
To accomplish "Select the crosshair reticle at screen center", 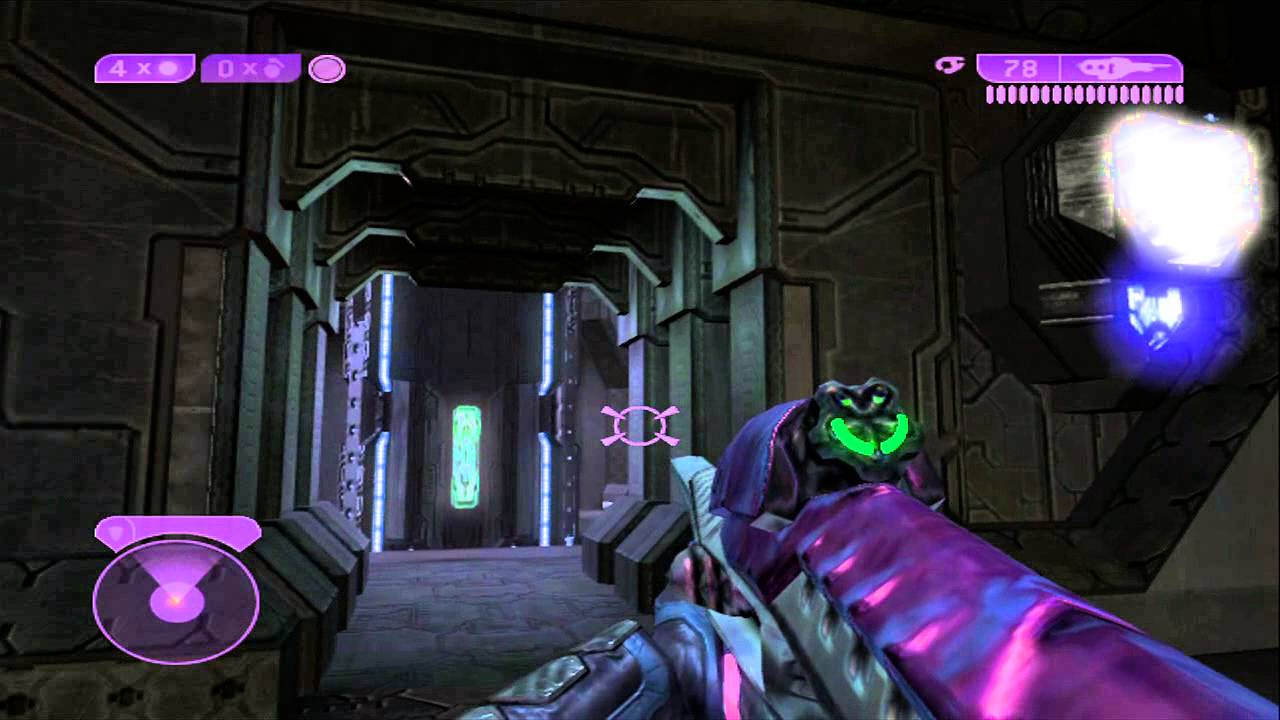I will point(640,424).
